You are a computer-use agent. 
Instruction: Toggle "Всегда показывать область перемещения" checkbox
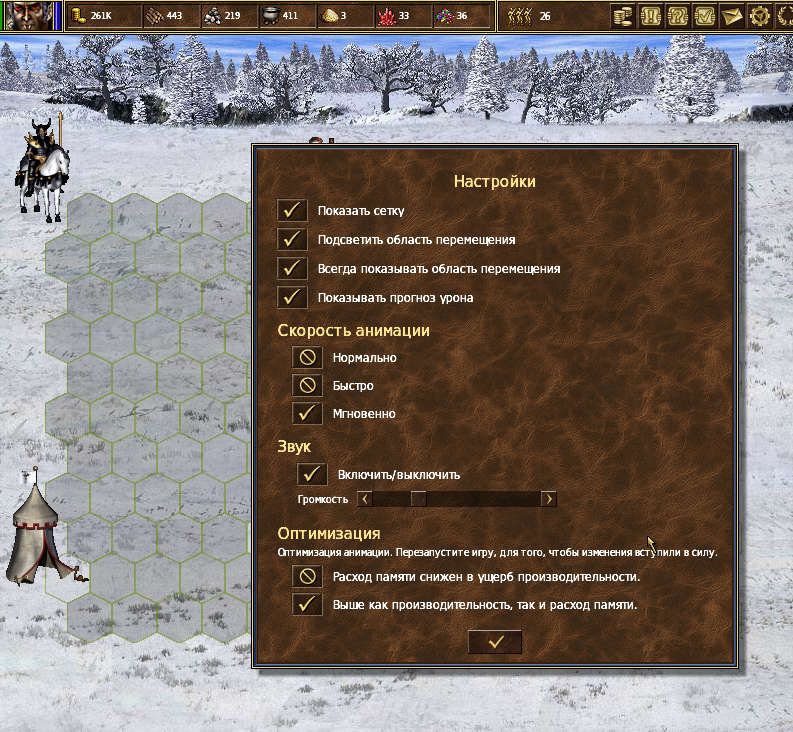coord(293,269)
